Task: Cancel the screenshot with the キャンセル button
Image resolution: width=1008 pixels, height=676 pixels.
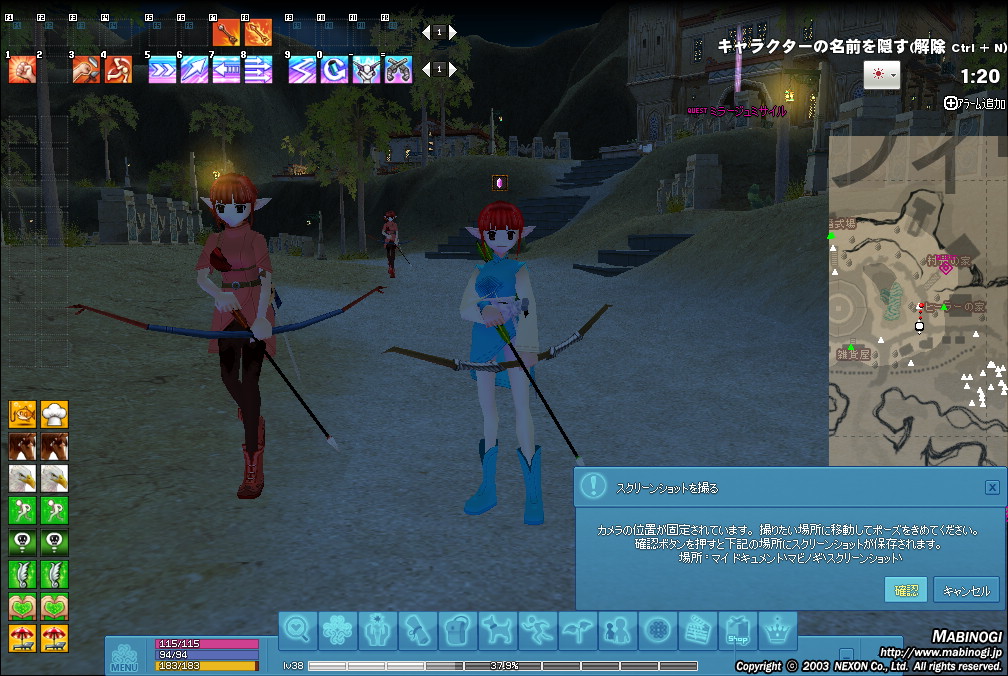Action: pos(966,590)
